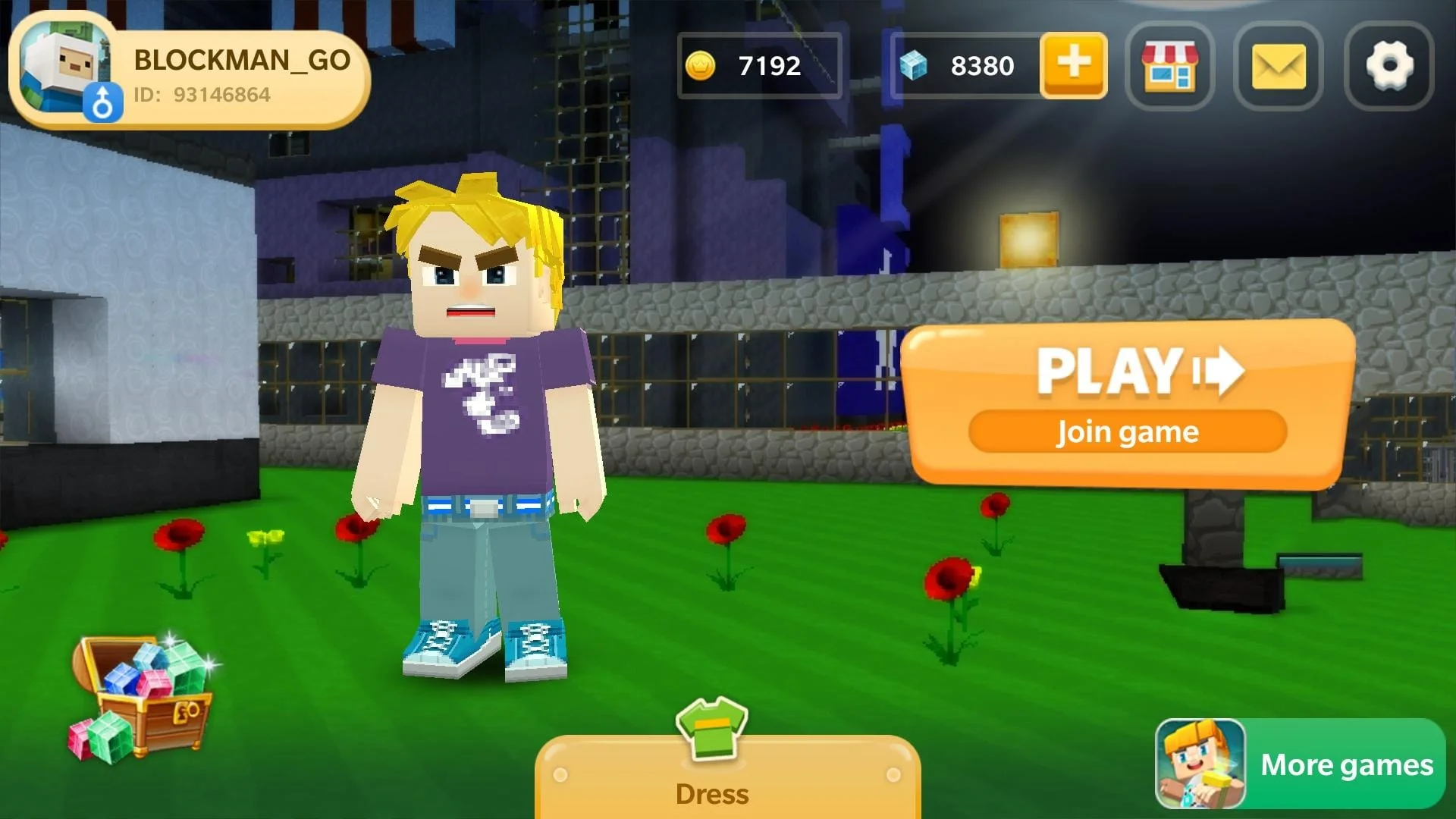This screenshot has height=819, width=1456.
Task: Tap More games
Action: tap(1346, 766)
